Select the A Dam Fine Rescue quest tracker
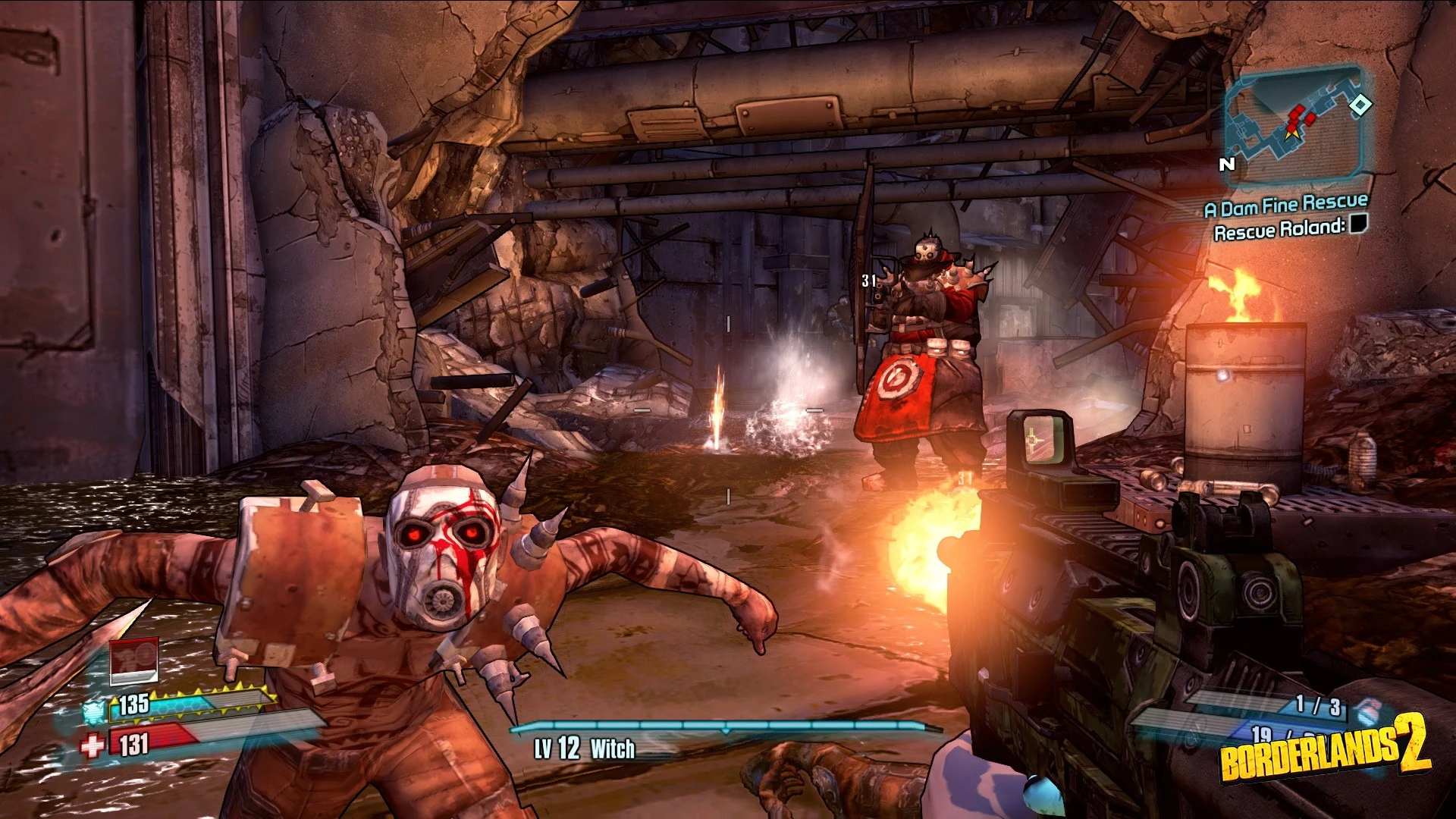Screen dimensions: 1456x819 [x=1286, y=205]
